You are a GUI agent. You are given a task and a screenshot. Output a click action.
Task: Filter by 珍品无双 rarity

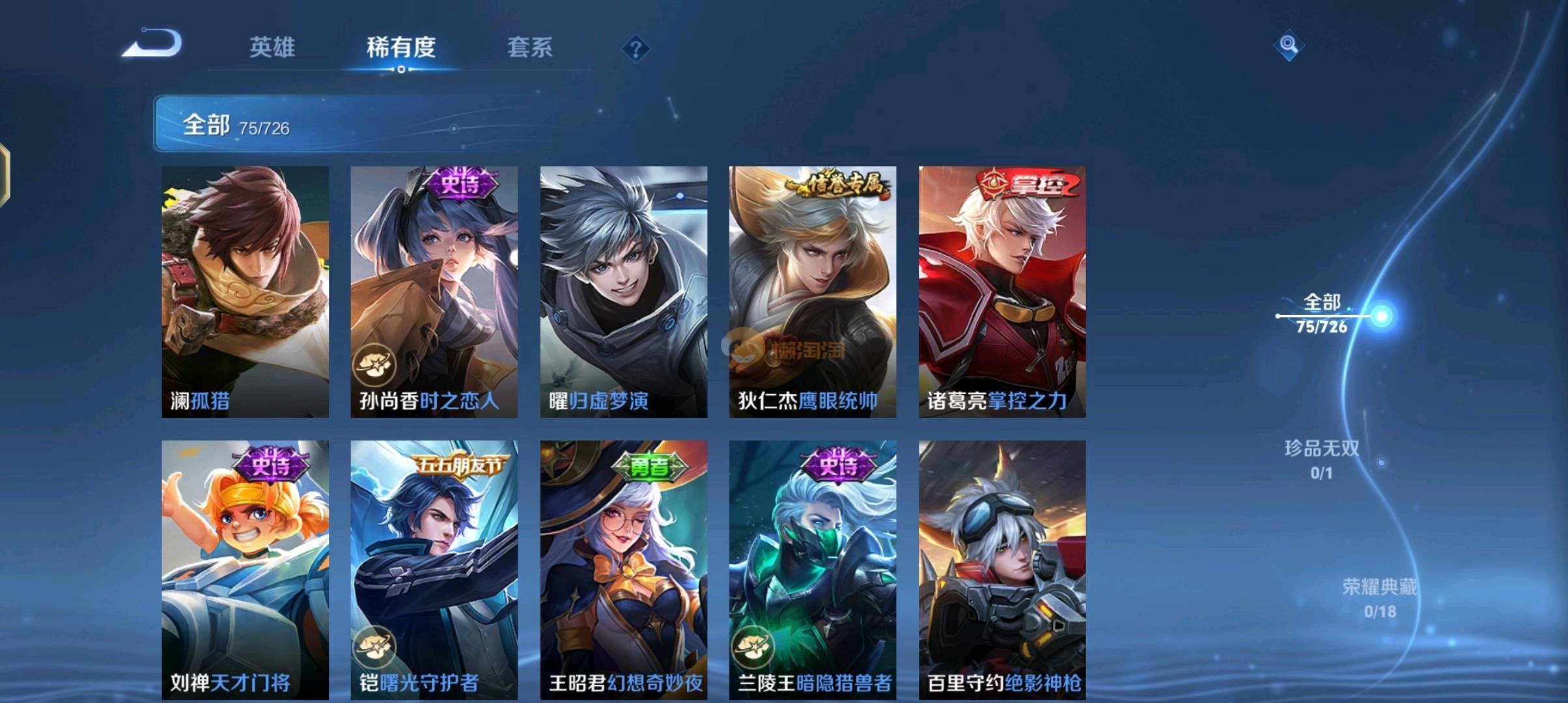click(1321, 459)
